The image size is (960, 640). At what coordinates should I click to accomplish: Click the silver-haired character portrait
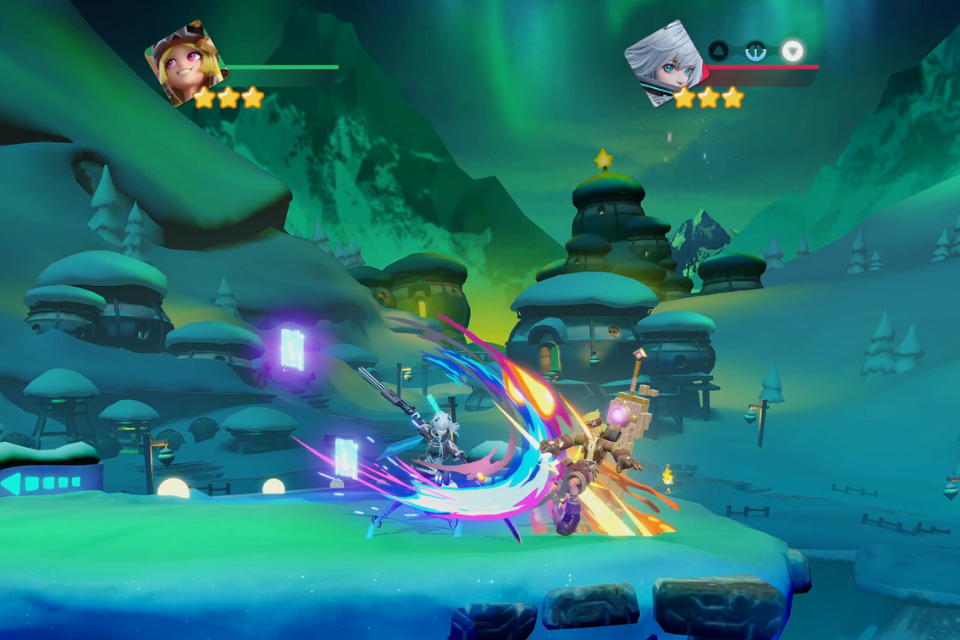pyautogui.click(x=664, y=62)
